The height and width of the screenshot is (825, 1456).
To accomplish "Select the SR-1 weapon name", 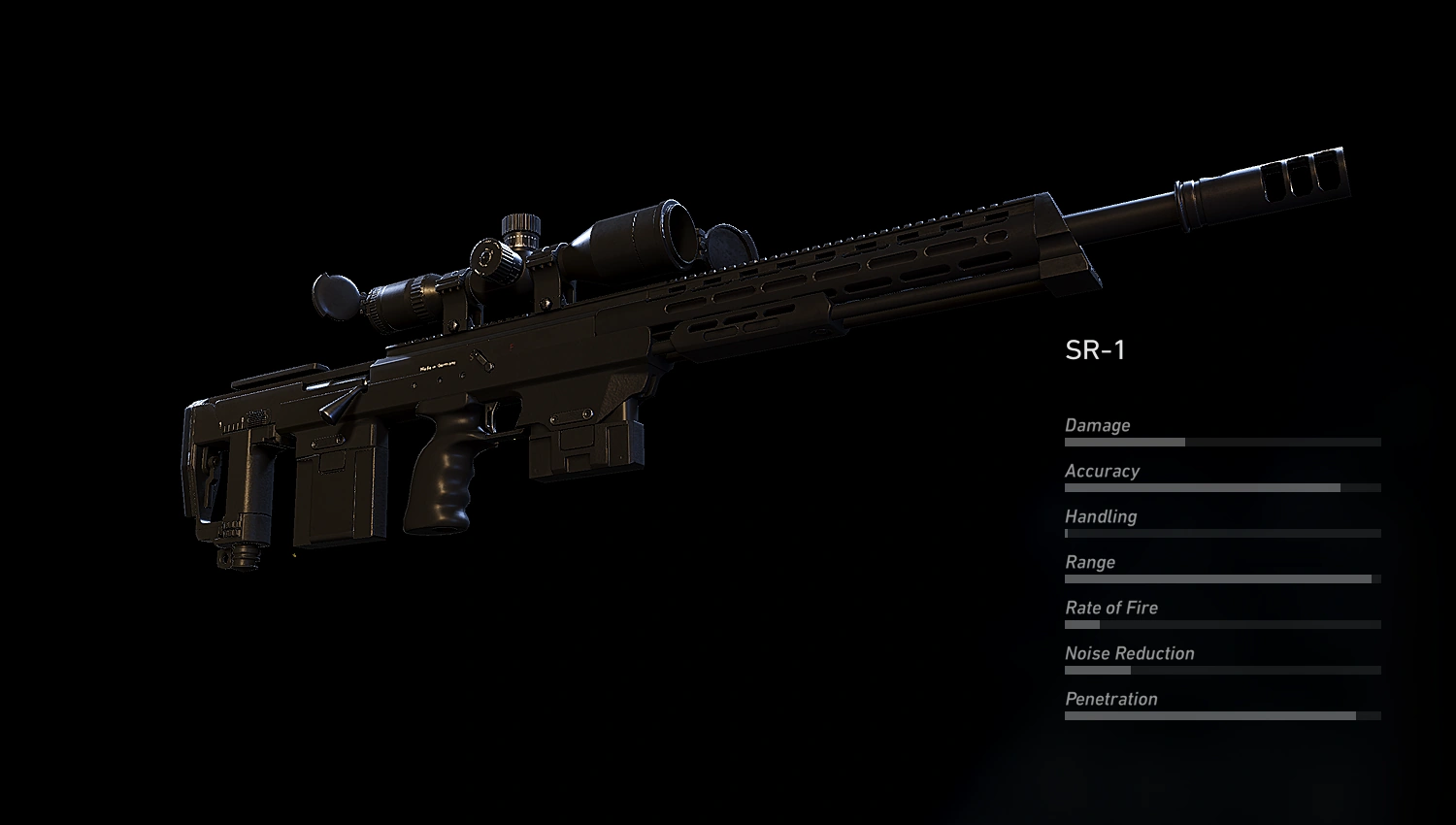I will click(1096, 349).
